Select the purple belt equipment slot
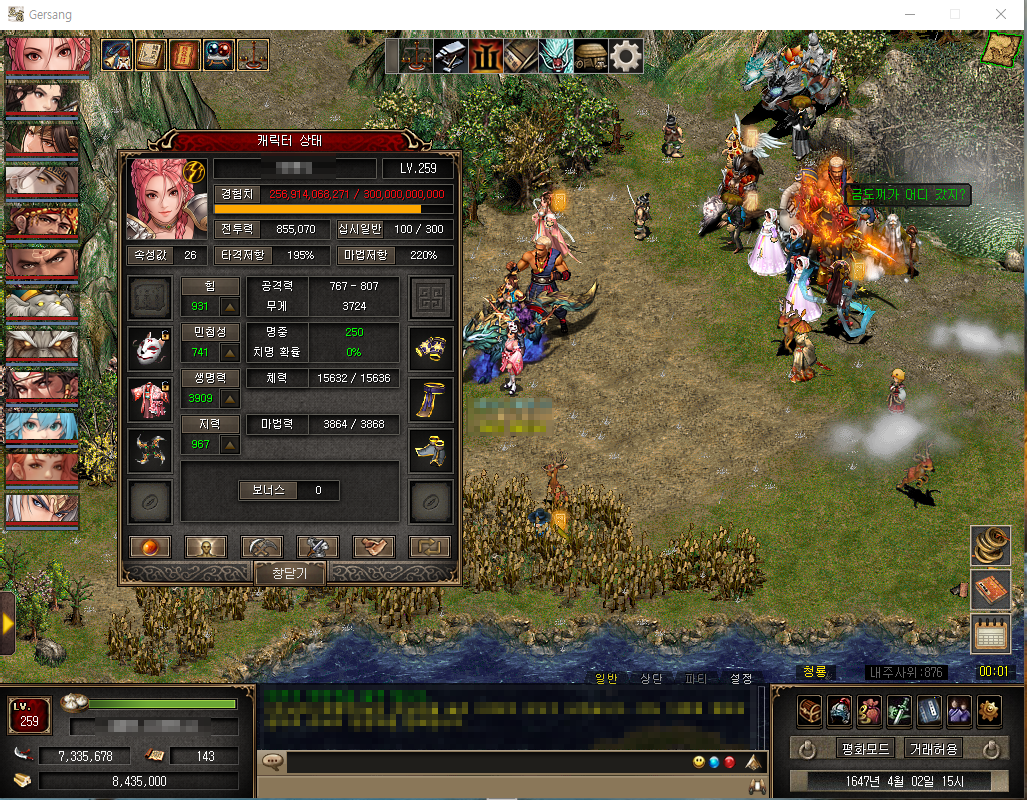 coord(431,400)
